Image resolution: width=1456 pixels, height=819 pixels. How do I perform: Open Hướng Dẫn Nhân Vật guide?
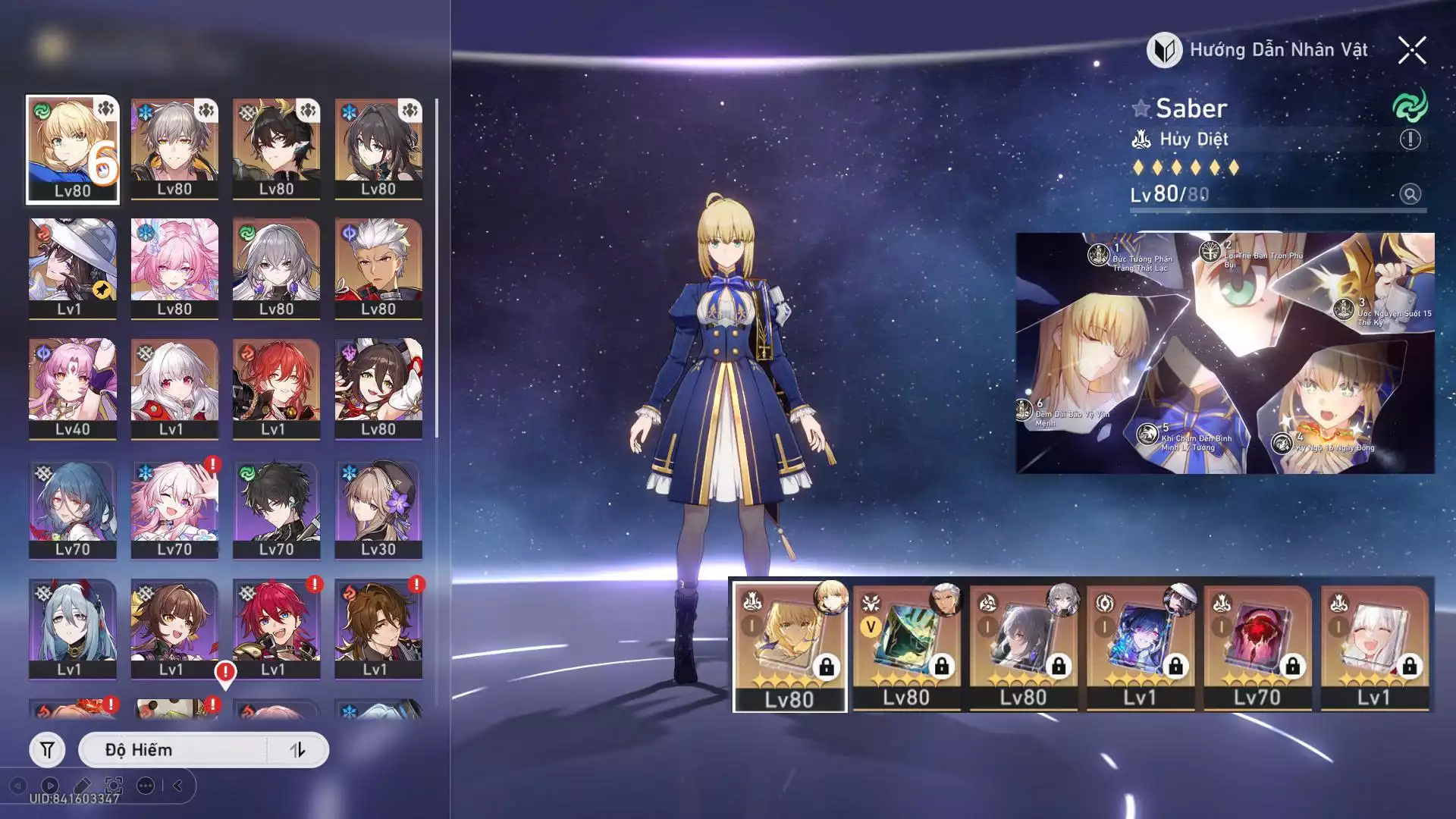pos(1258,50)
